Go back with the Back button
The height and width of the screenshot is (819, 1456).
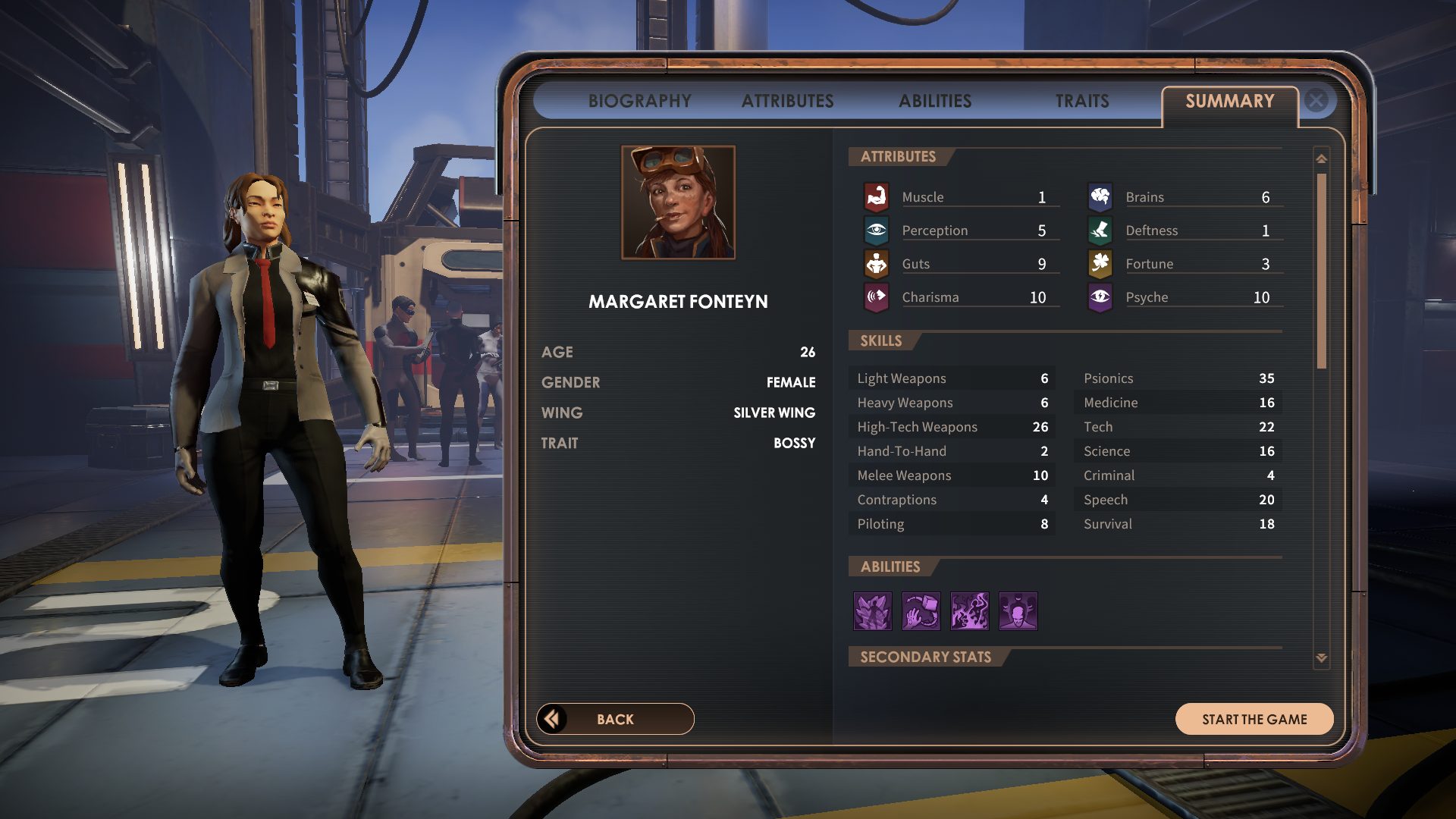pyautogui.click(x=615, y=719)
